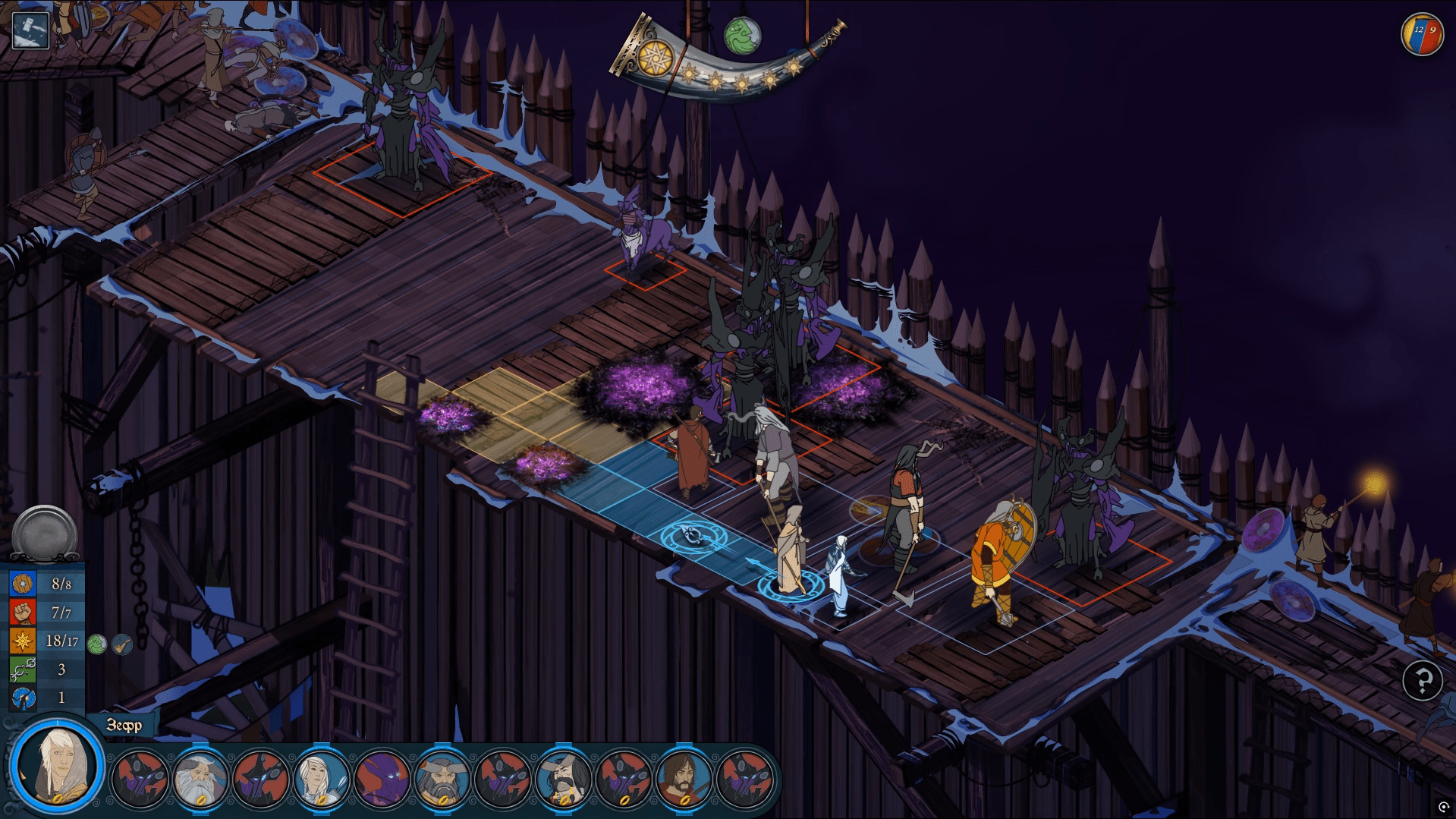Click the broken chain exertion stat icon

pos(23,669)
